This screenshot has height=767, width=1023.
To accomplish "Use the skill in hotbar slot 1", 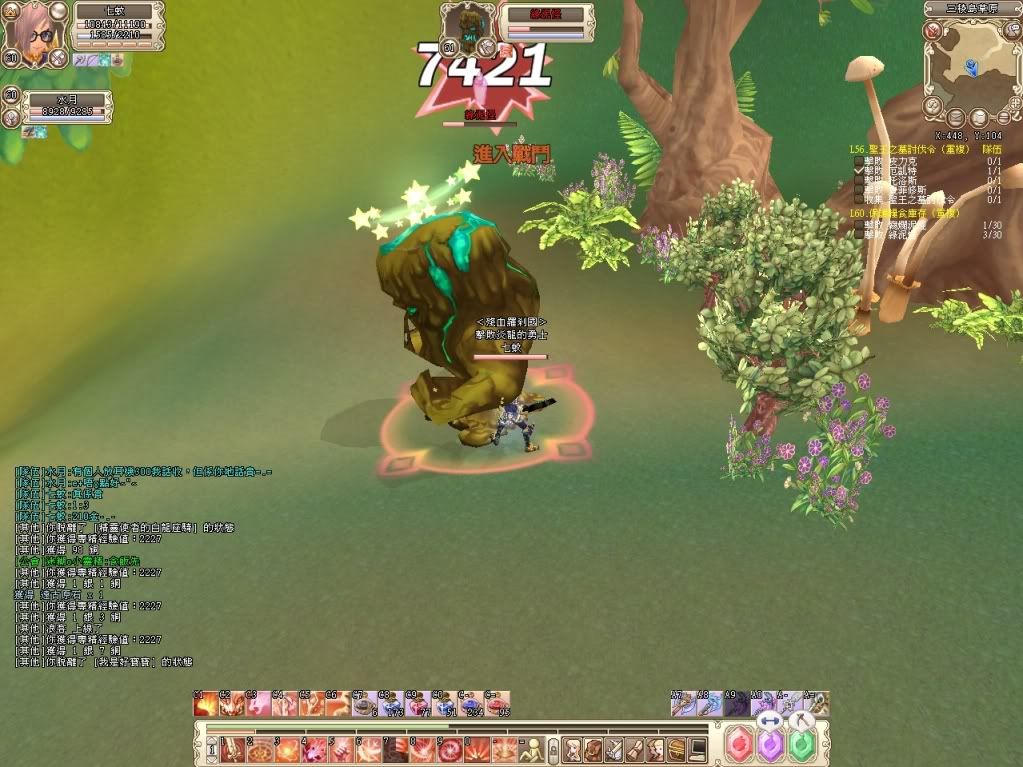I will coord(232,748).
